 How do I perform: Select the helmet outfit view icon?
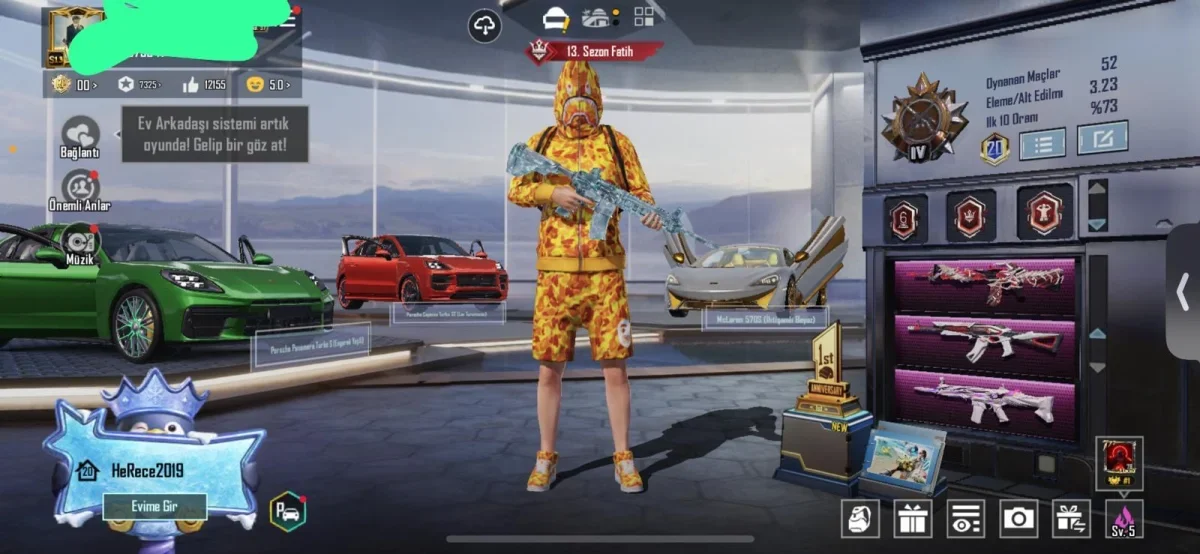(556, 18)
